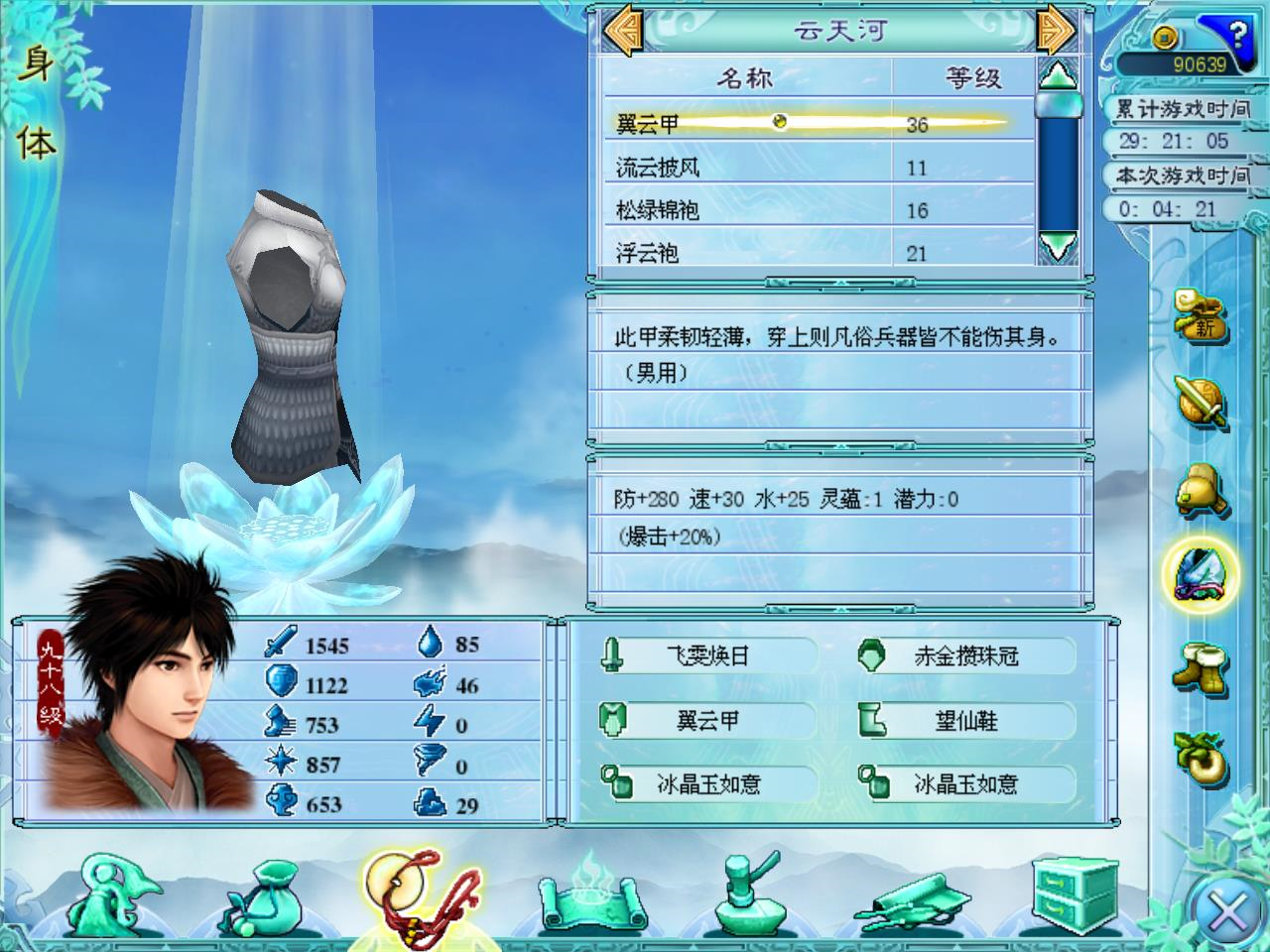Select the equipped 翼云甲 armor slot
1270x952 pixels.
tap(707, 721)
